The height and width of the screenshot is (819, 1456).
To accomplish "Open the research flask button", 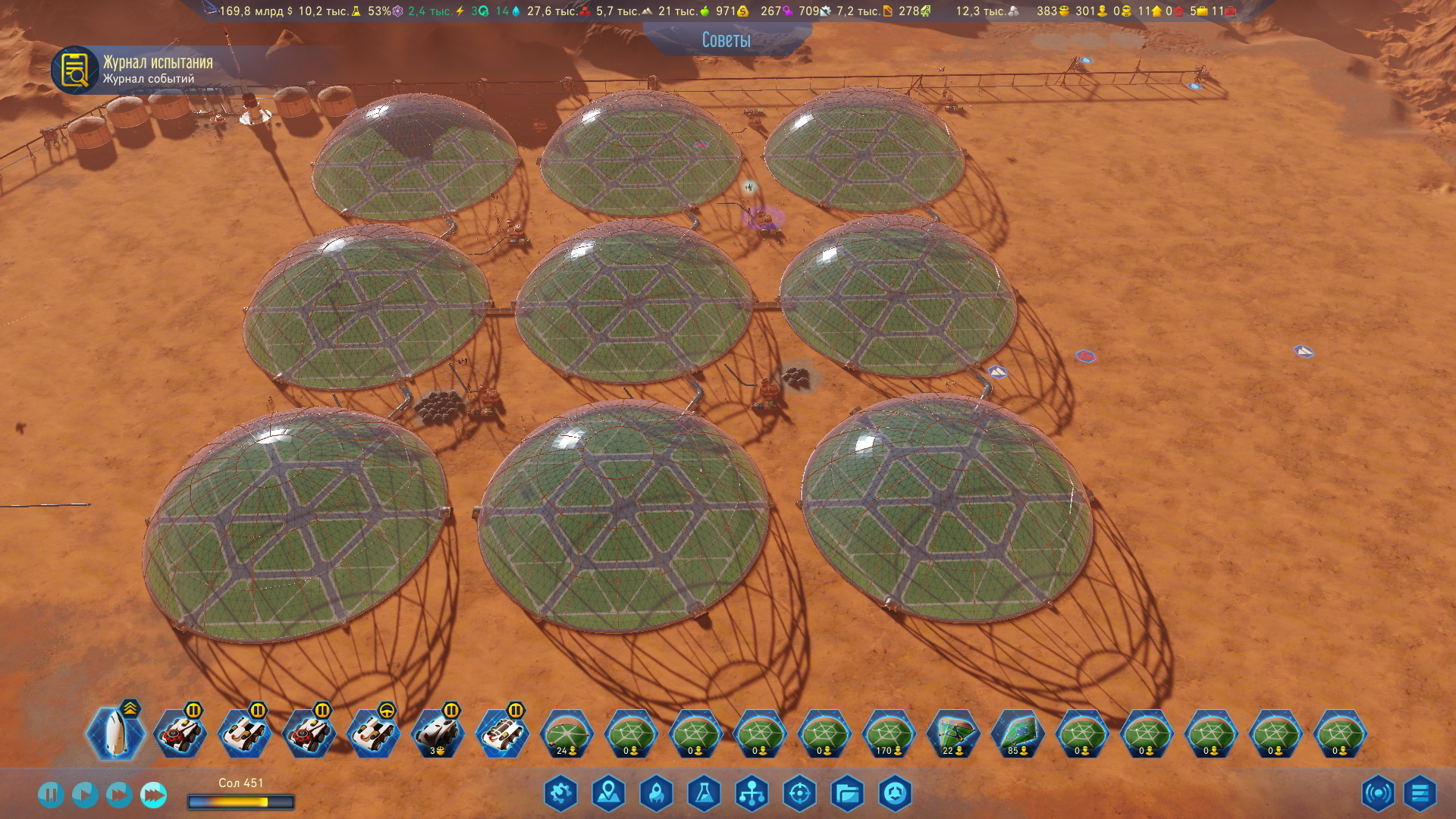I will pyautogui.click(x=704, y=794).
